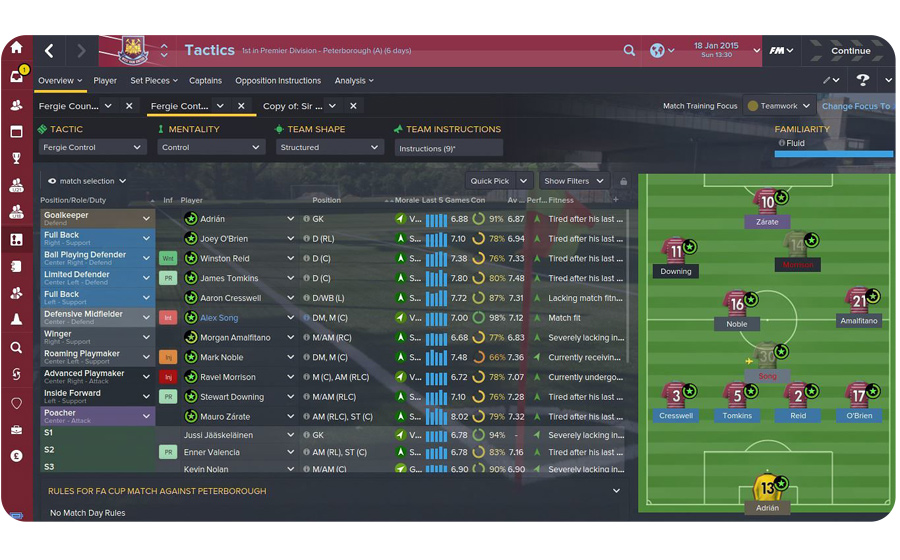Change the Mentality dropdown set to Control
Viewport: 900px width, 560px height.
(209, 148)
